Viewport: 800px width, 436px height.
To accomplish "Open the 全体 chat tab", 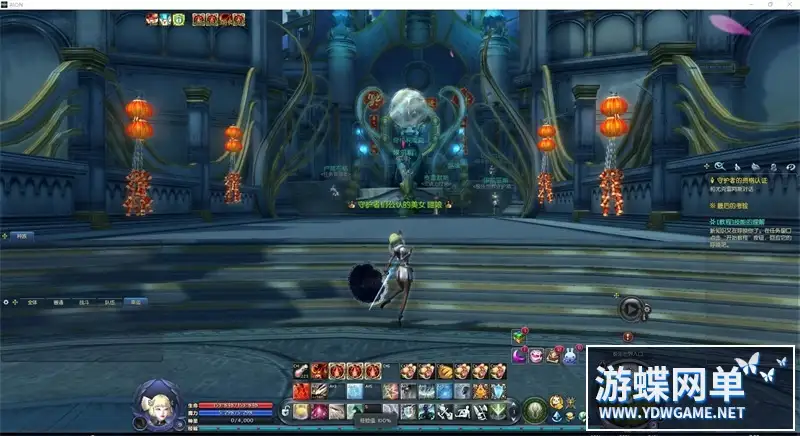I will 33,301.
